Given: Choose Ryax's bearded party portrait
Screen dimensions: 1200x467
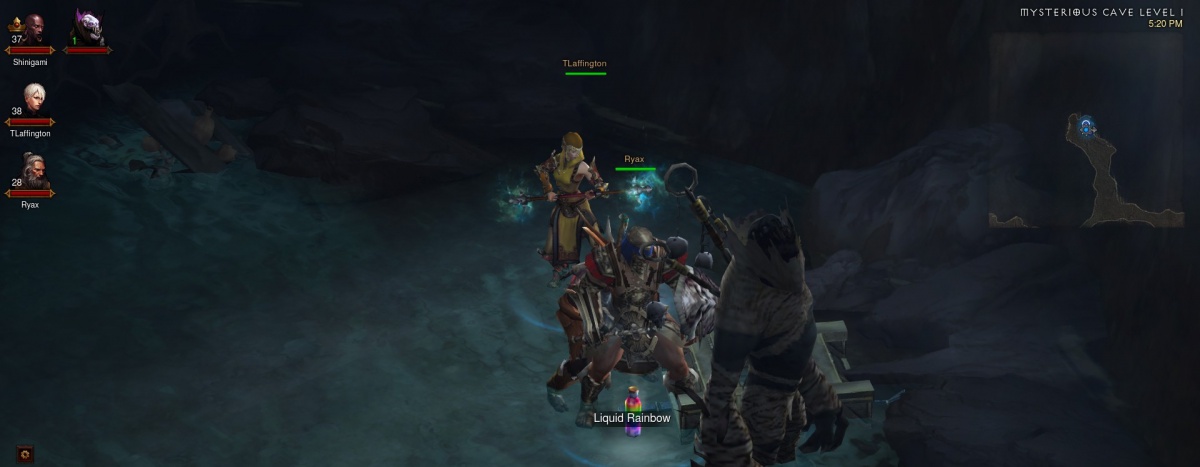Looking at the screenshot, I should tap(32, 172).
